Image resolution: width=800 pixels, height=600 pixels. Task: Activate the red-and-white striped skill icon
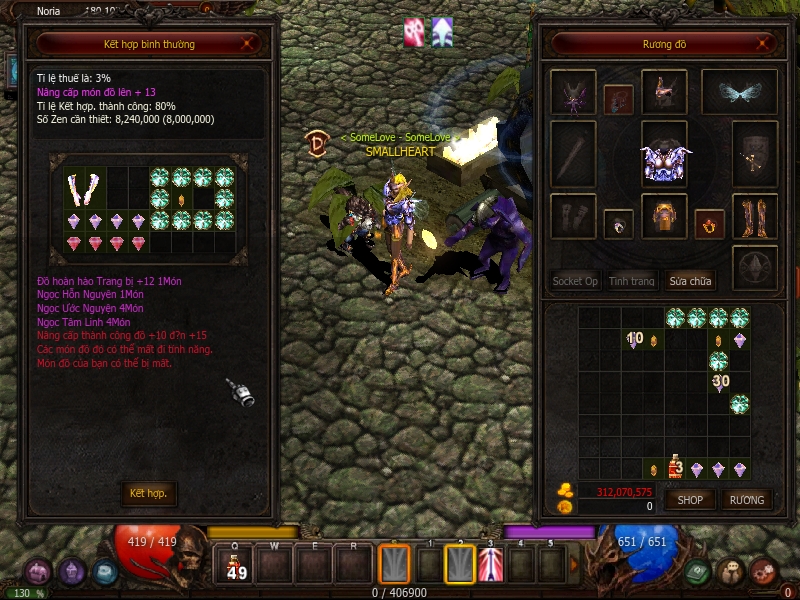(491, 565)
